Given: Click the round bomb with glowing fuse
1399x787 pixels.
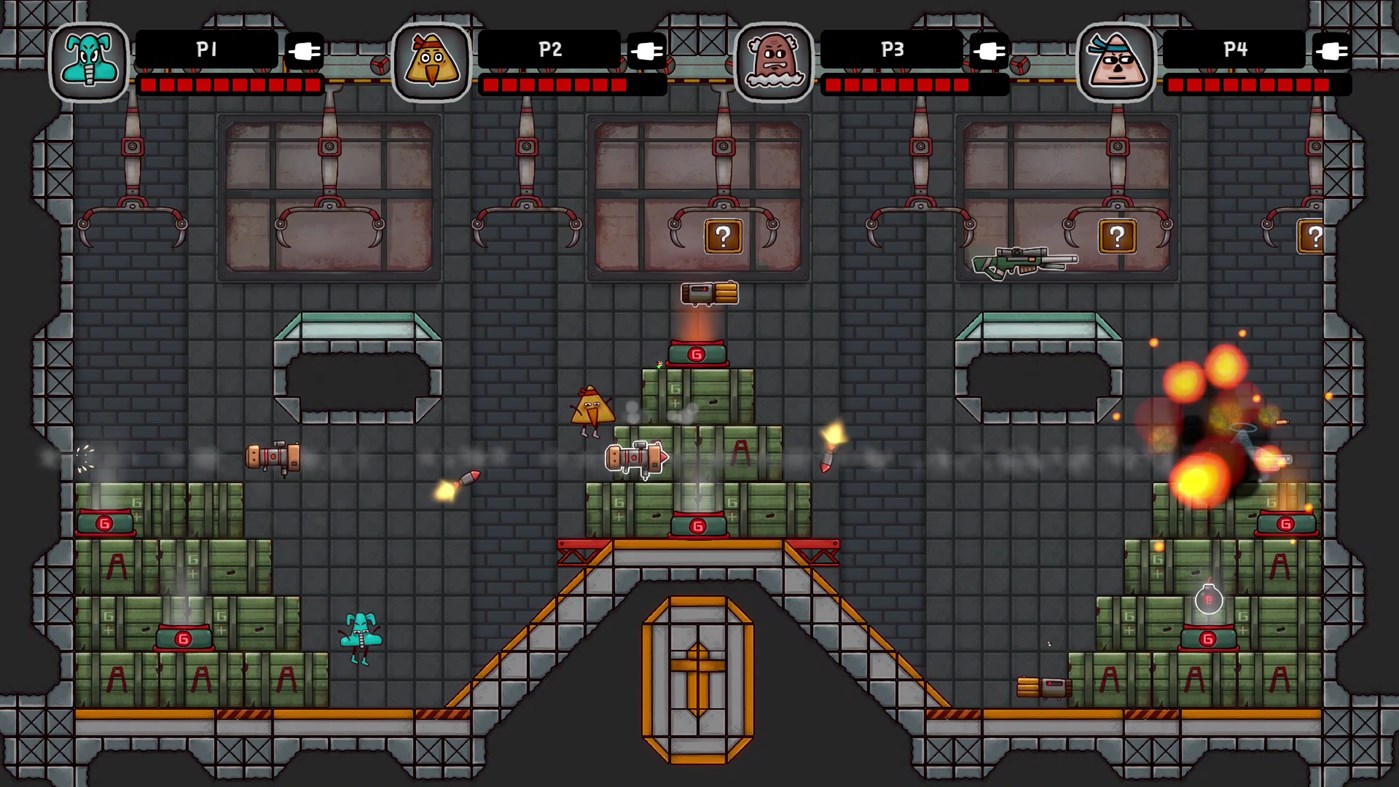Looking at the screenshot, I should click(1208, 598).
